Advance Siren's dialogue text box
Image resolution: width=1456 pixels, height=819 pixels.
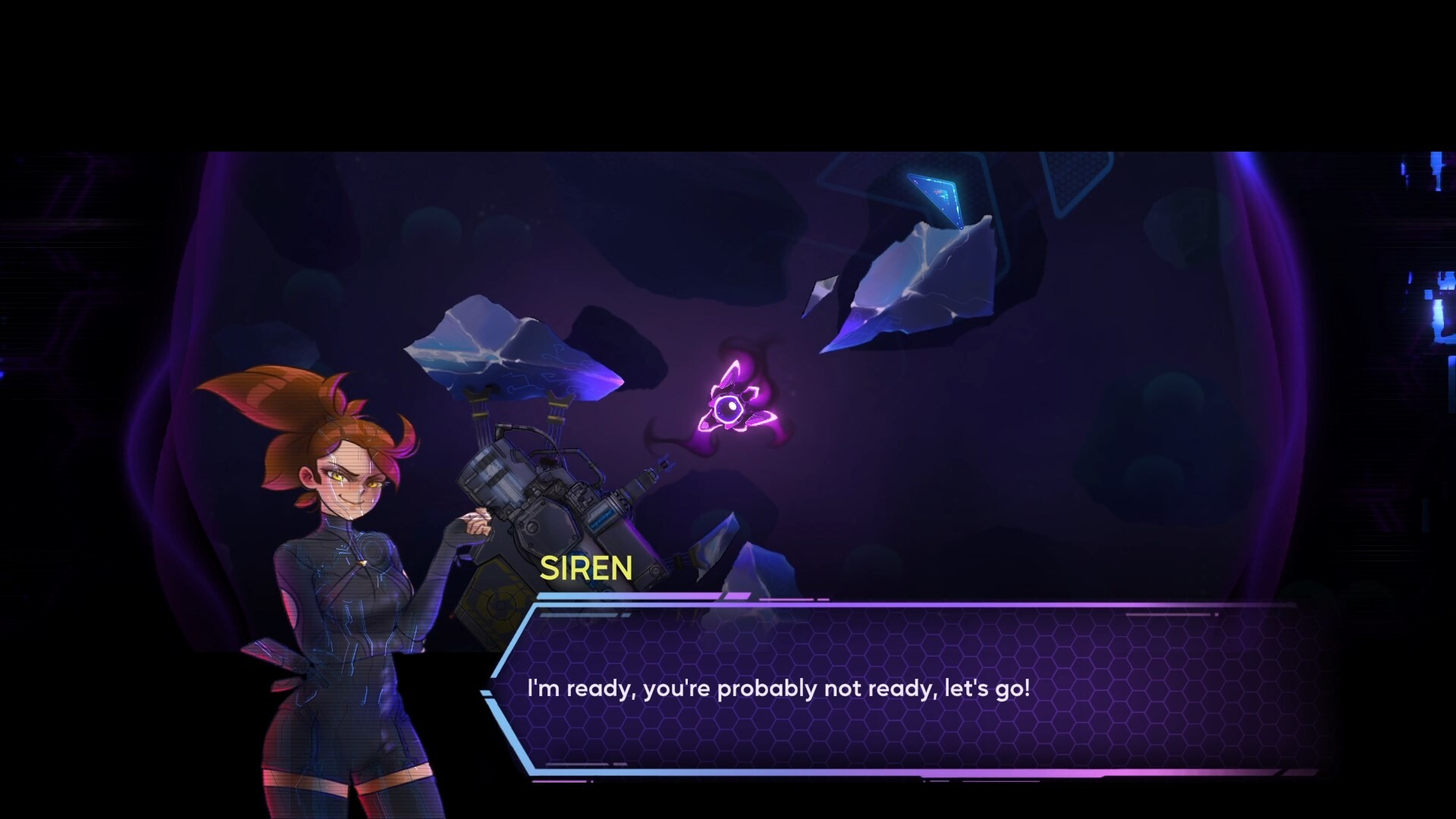902,689
